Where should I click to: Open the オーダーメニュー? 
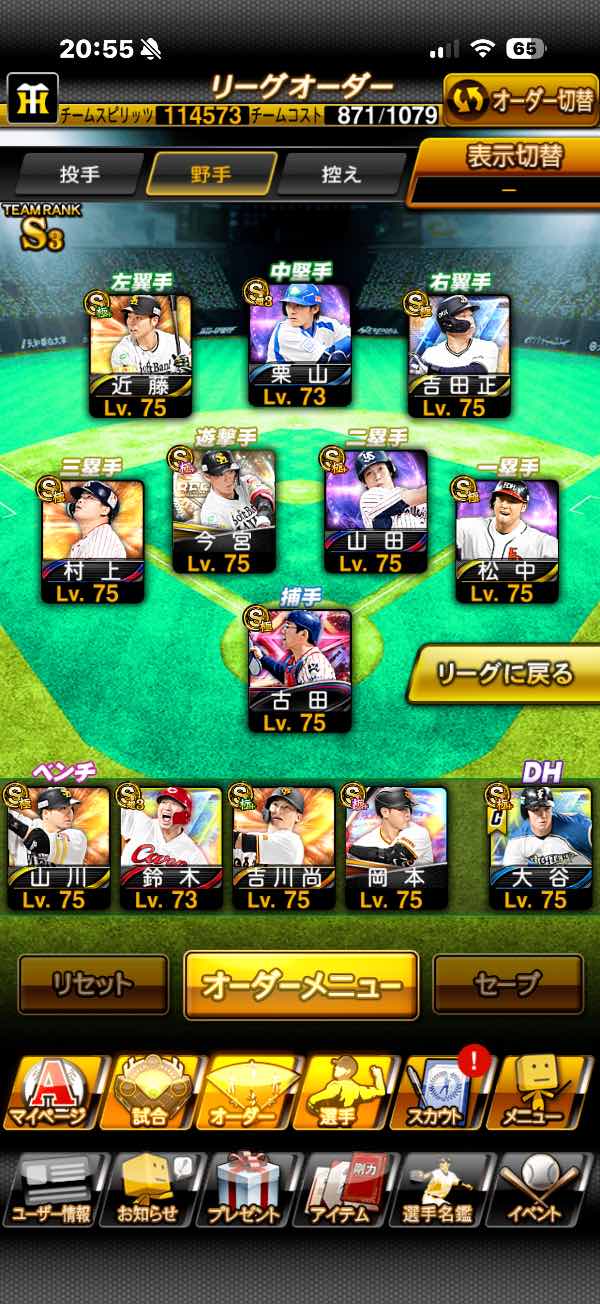[301, 985]
